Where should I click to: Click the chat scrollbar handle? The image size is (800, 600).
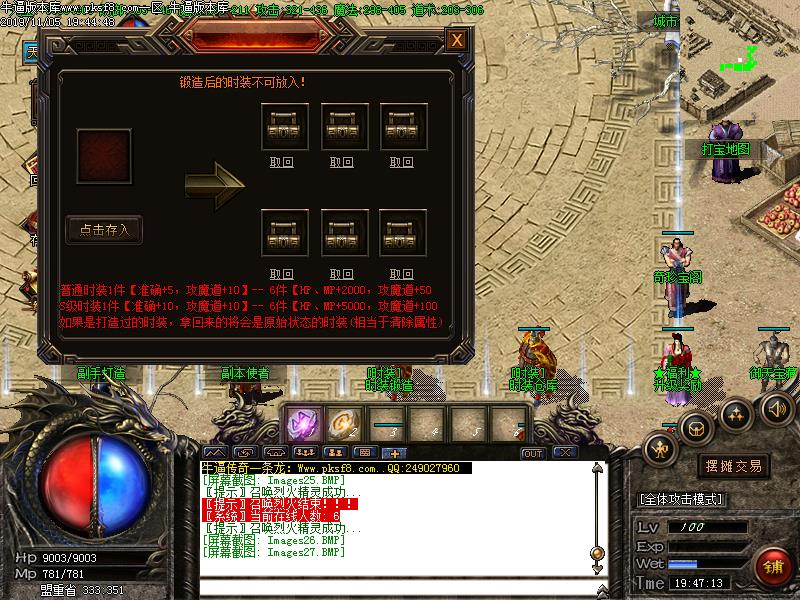(597, 551)
